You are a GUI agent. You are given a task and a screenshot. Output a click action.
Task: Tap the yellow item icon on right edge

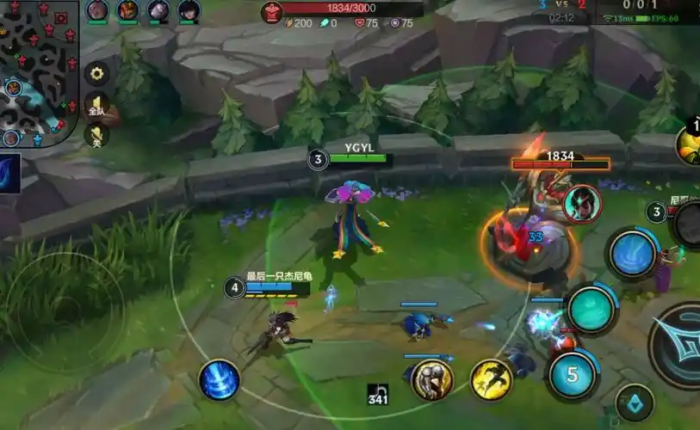(688, 144)
